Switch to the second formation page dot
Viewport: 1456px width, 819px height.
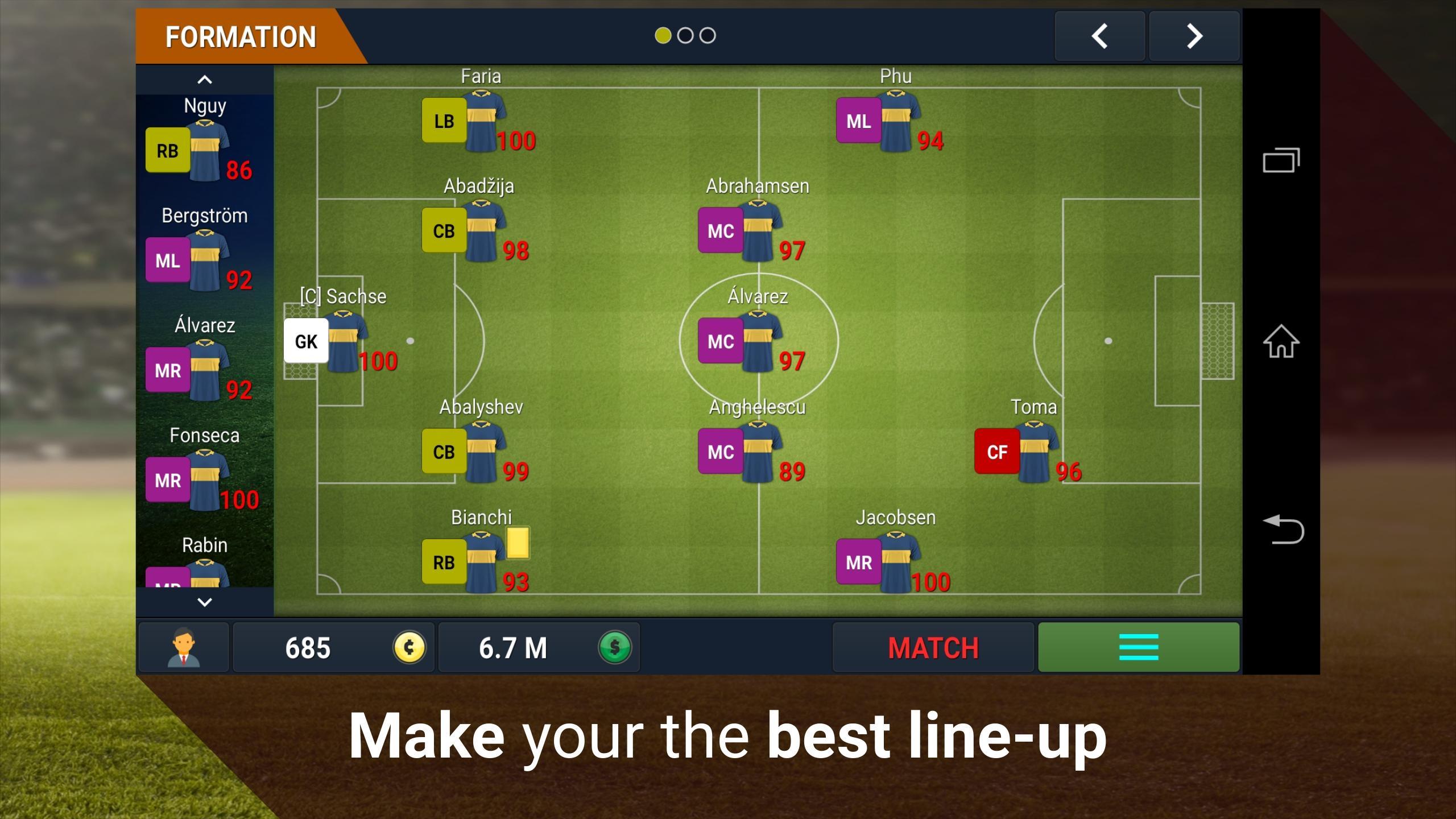coord(685,35)
